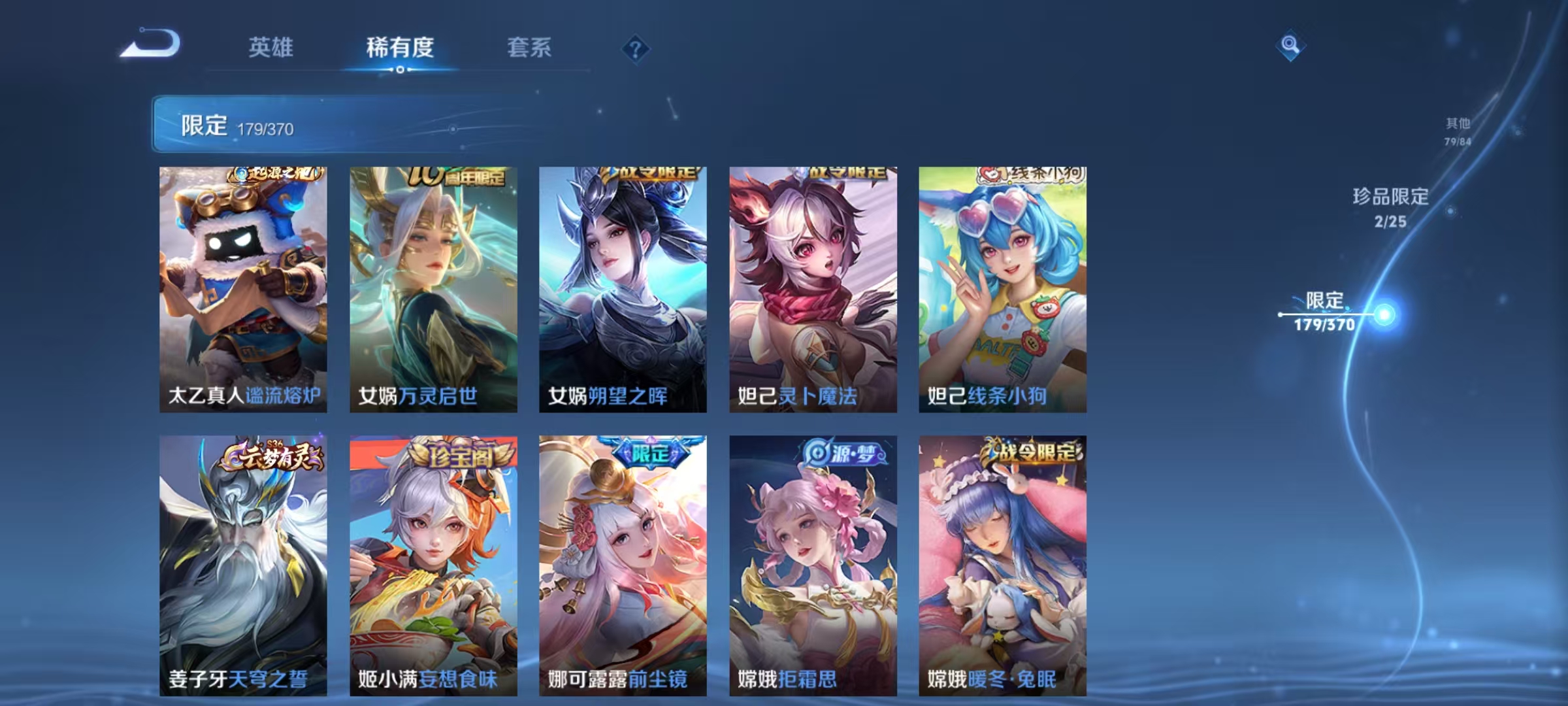This screenshot has width=1568, height=706.
Task: Switch to the 英雄 tab
Action: 272,48
